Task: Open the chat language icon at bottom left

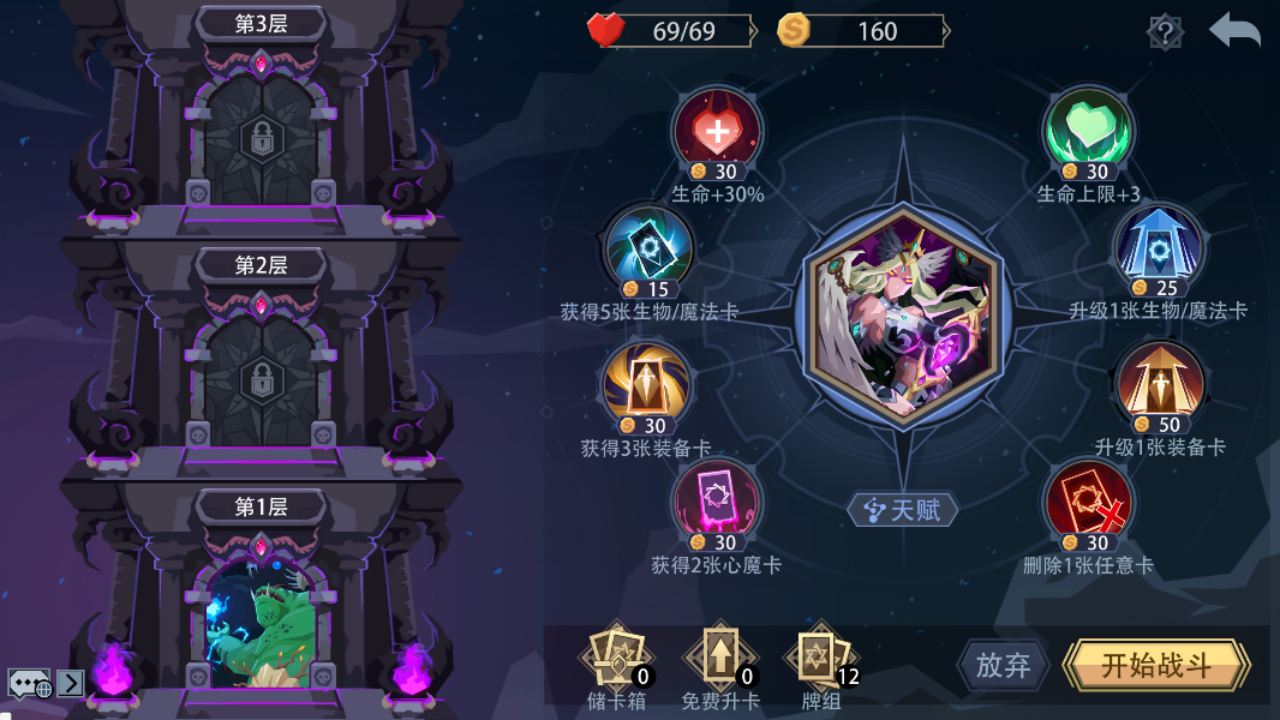Action: tap(27, 680)
